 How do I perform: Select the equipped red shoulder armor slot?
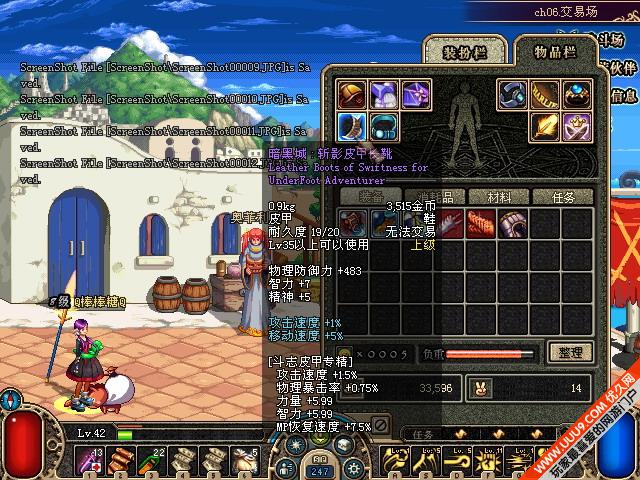351,95
